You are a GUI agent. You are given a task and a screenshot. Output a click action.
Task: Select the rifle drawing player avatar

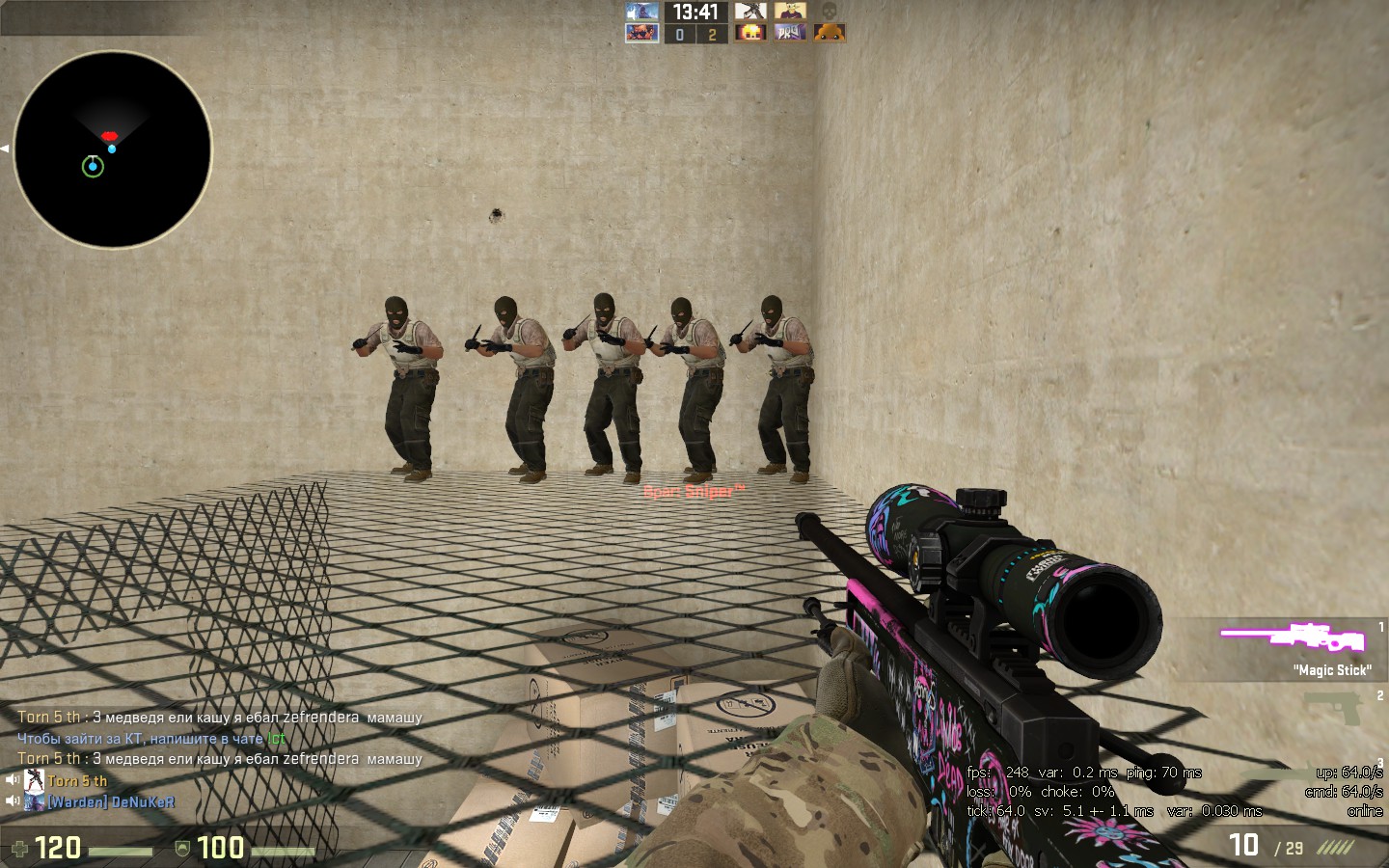point(749,12)
